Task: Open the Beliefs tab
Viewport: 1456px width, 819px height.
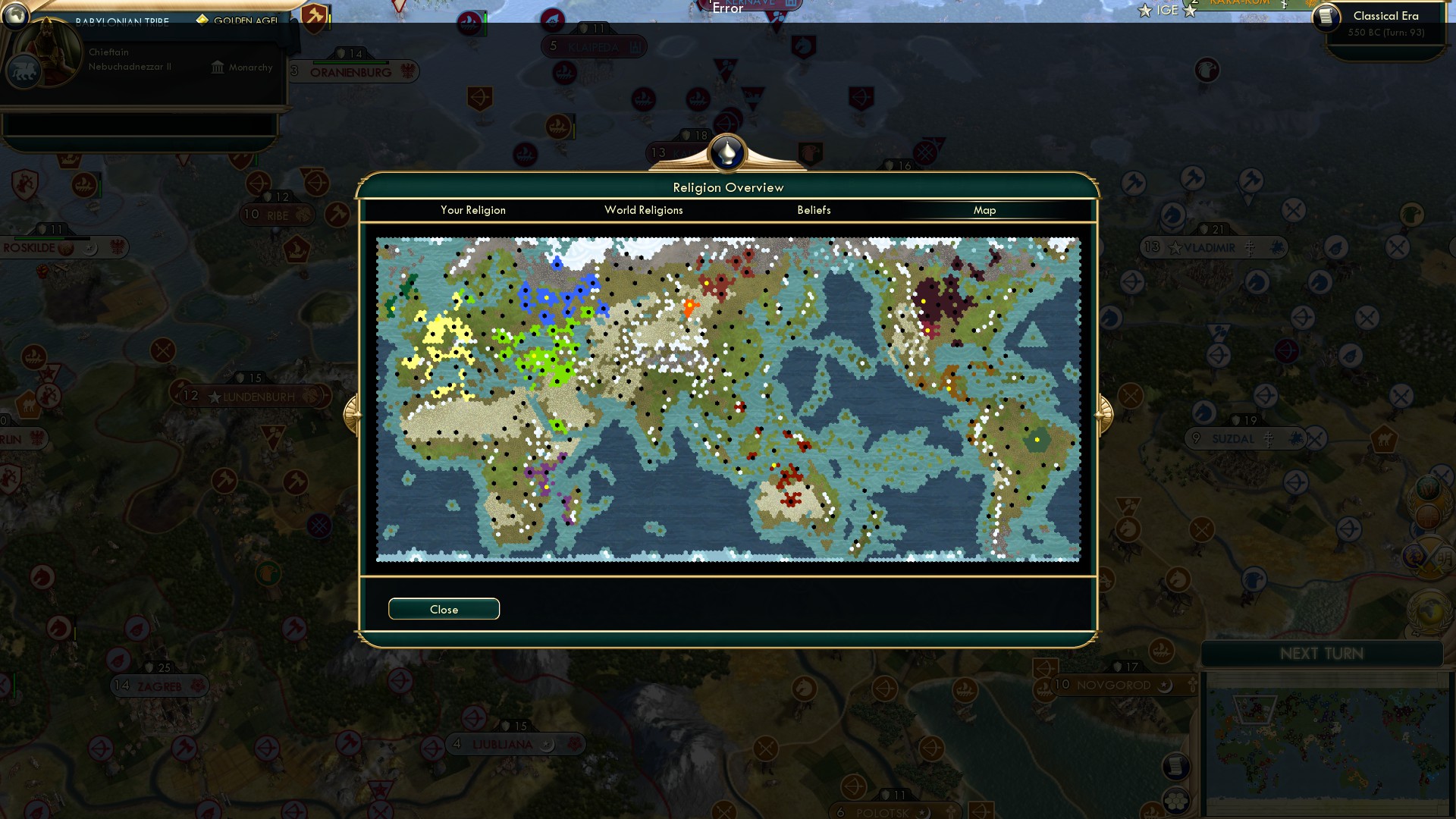Action: pos(814,210)
